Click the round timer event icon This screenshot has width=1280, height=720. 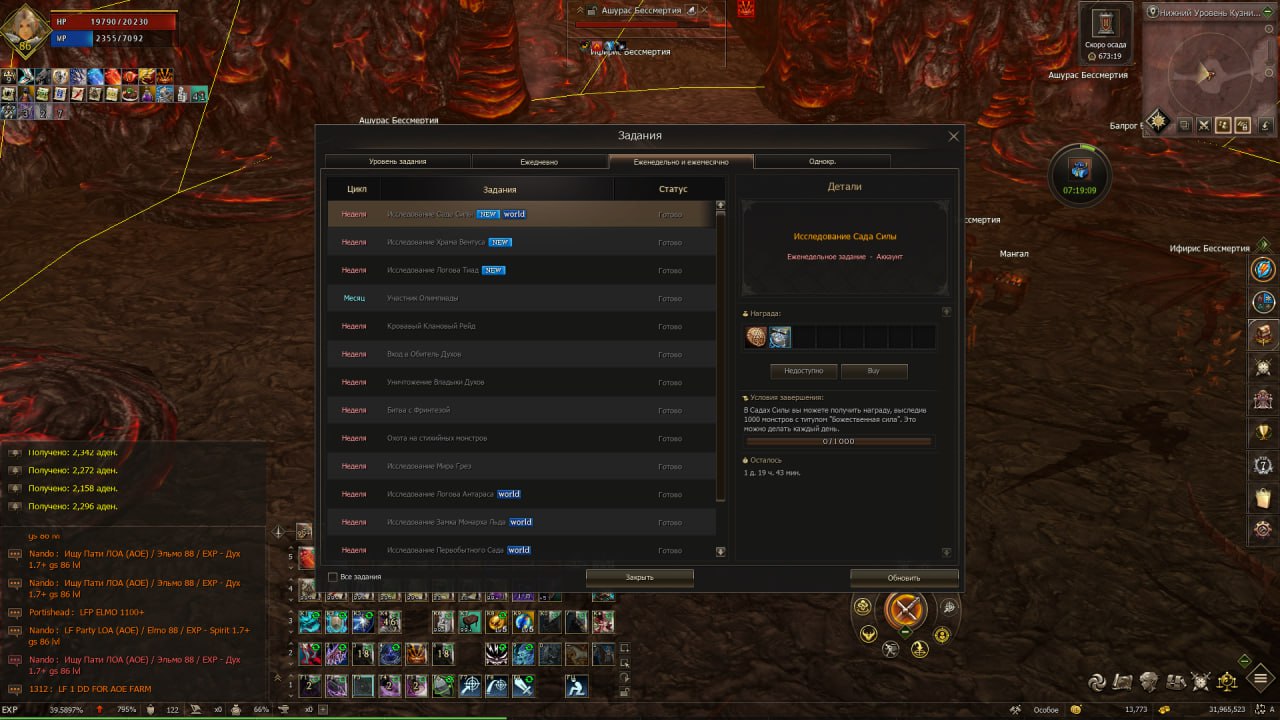[x=1079, y=172]
